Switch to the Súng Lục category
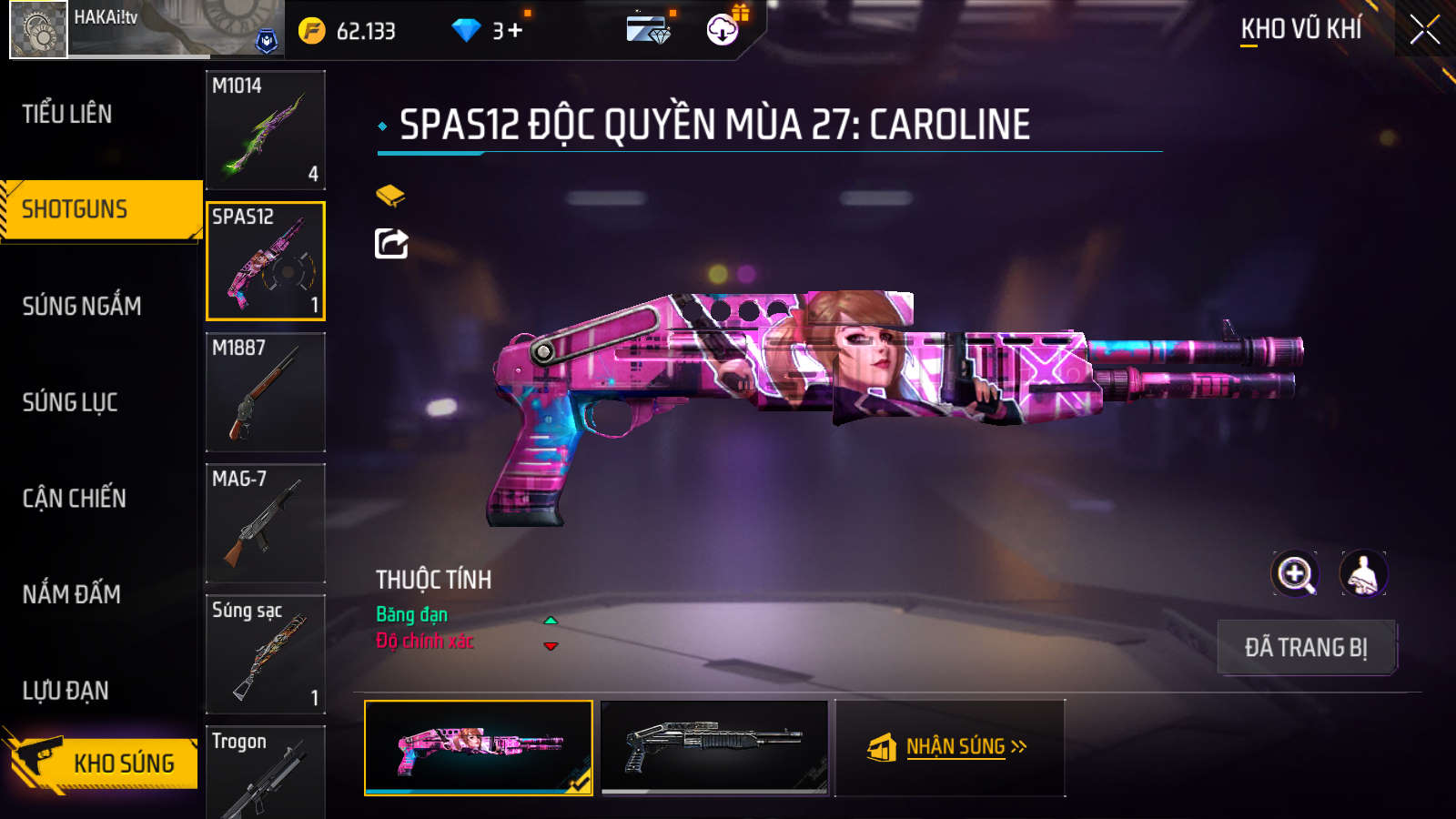The height and width of the screenshot is (819, 1456). click(70, 402)
